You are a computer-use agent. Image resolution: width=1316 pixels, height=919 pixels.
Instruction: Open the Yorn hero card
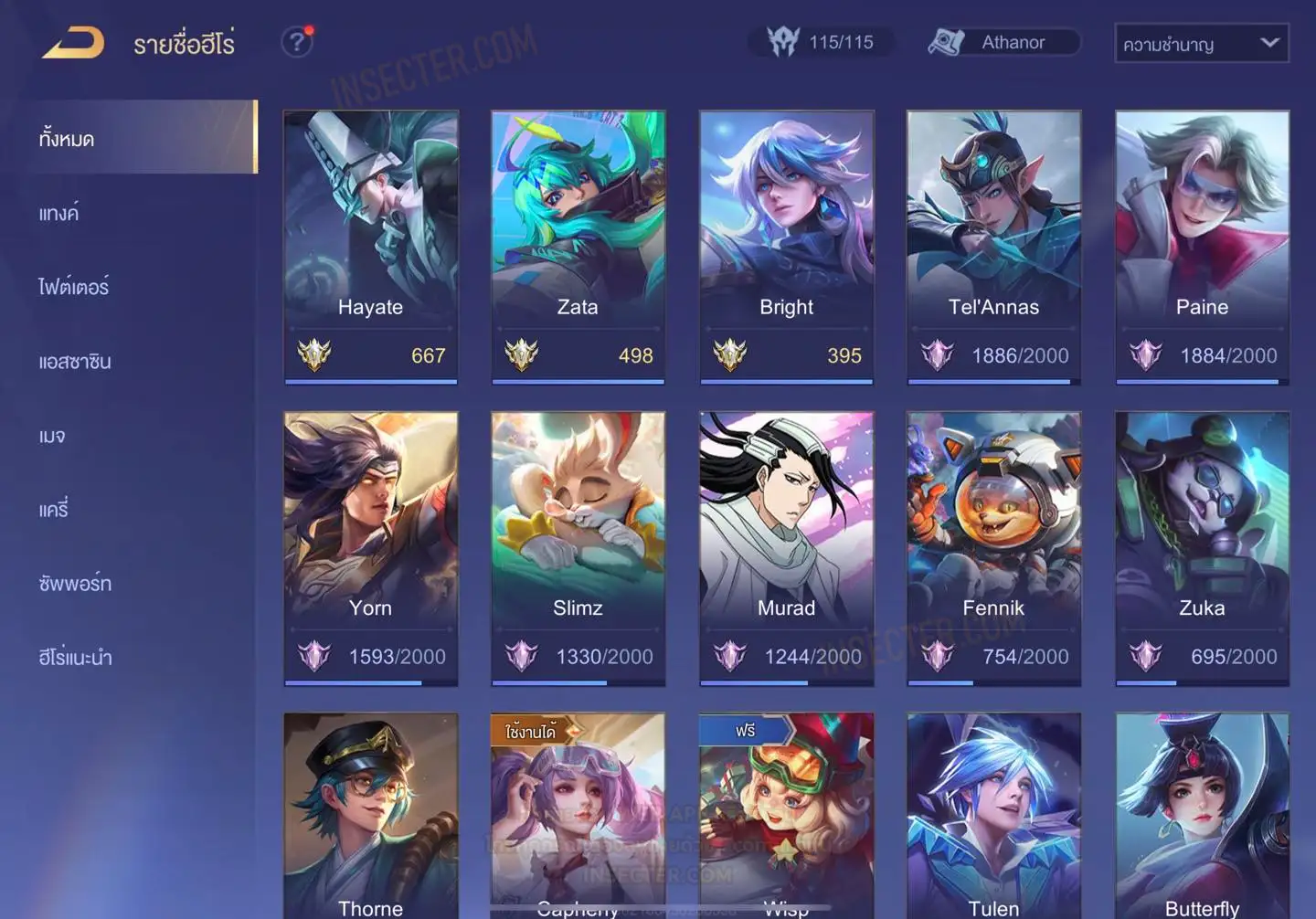coord(370,548)
